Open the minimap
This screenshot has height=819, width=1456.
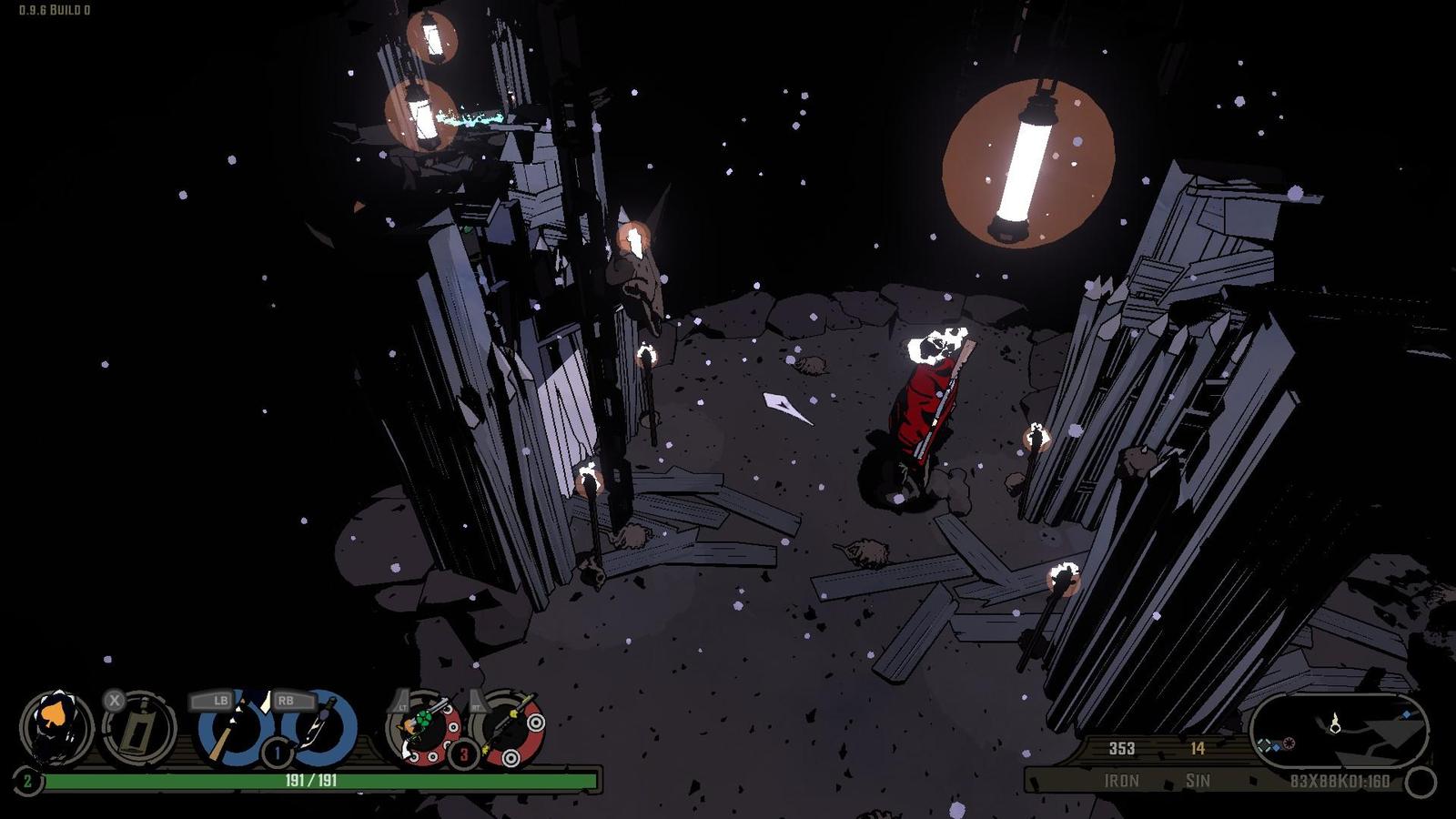pyautogui.click(x=1338, y=731)
